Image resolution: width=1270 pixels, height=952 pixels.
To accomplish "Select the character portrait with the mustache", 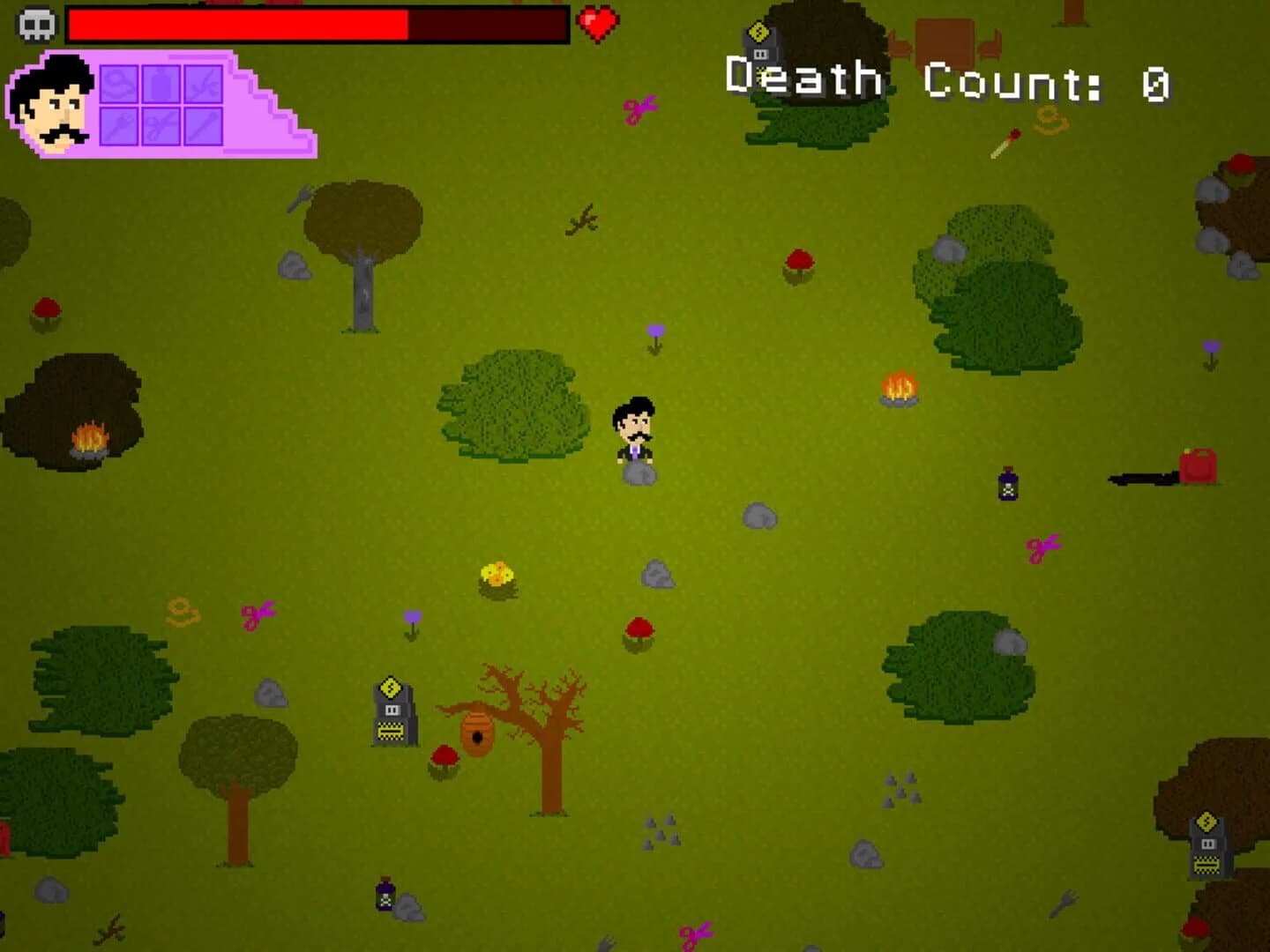I will pos(53,101).
